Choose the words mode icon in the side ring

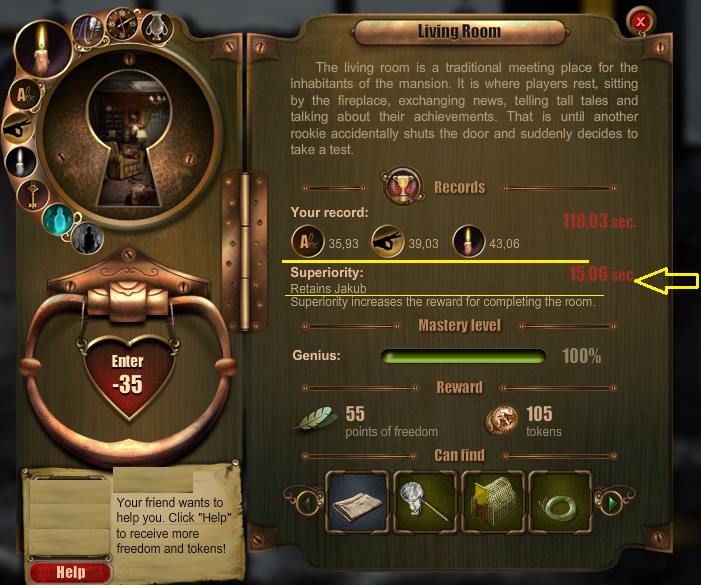(23, 94)
